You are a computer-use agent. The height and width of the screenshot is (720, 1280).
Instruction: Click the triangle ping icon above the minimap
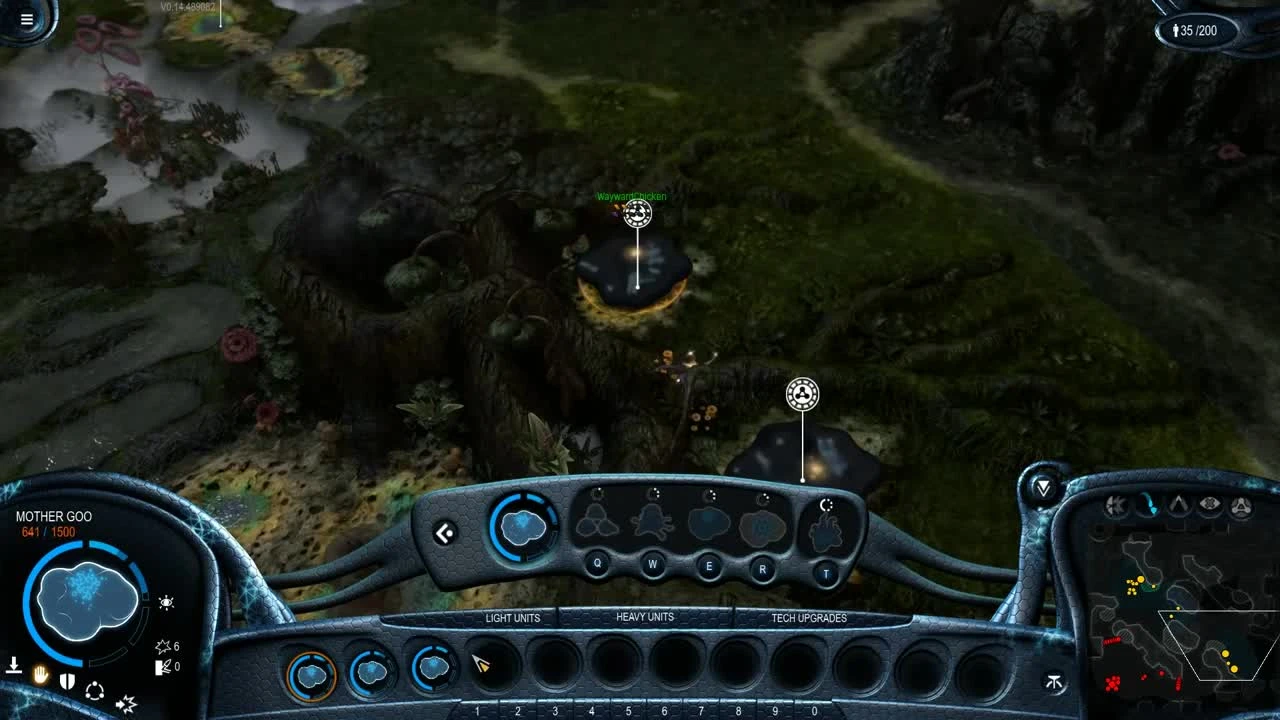tap(1178, 503)
